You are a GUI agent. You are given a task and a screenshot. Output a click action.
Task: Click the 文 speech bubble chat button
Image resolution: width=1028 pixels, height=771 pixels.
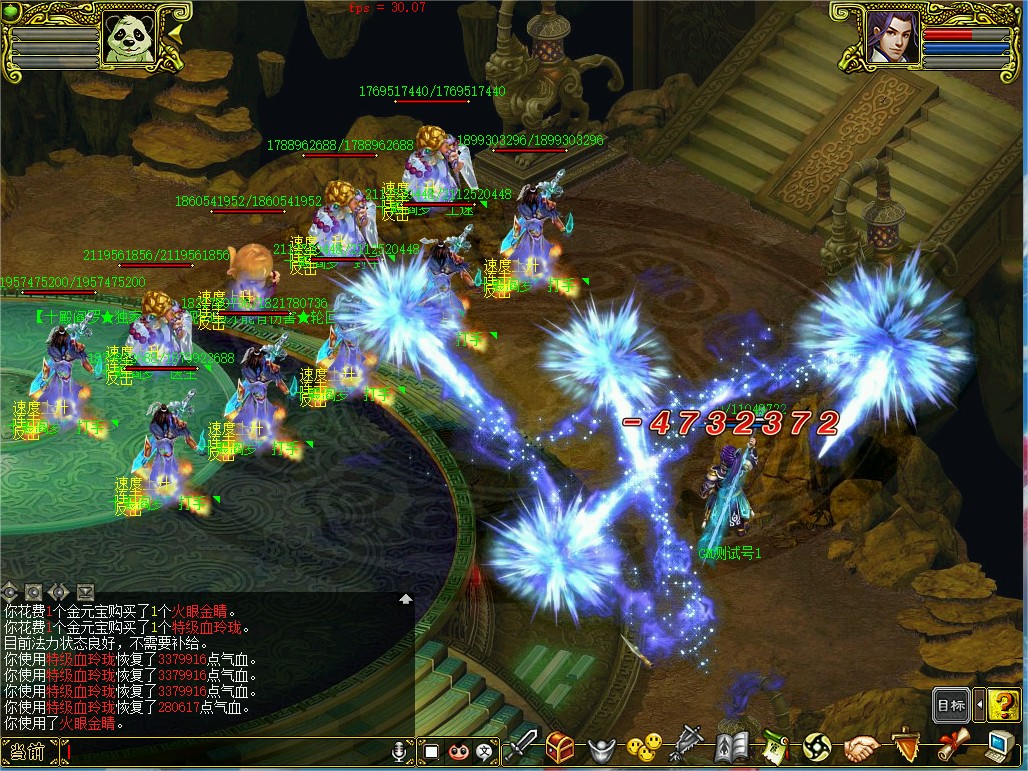(x=485, y=750)
